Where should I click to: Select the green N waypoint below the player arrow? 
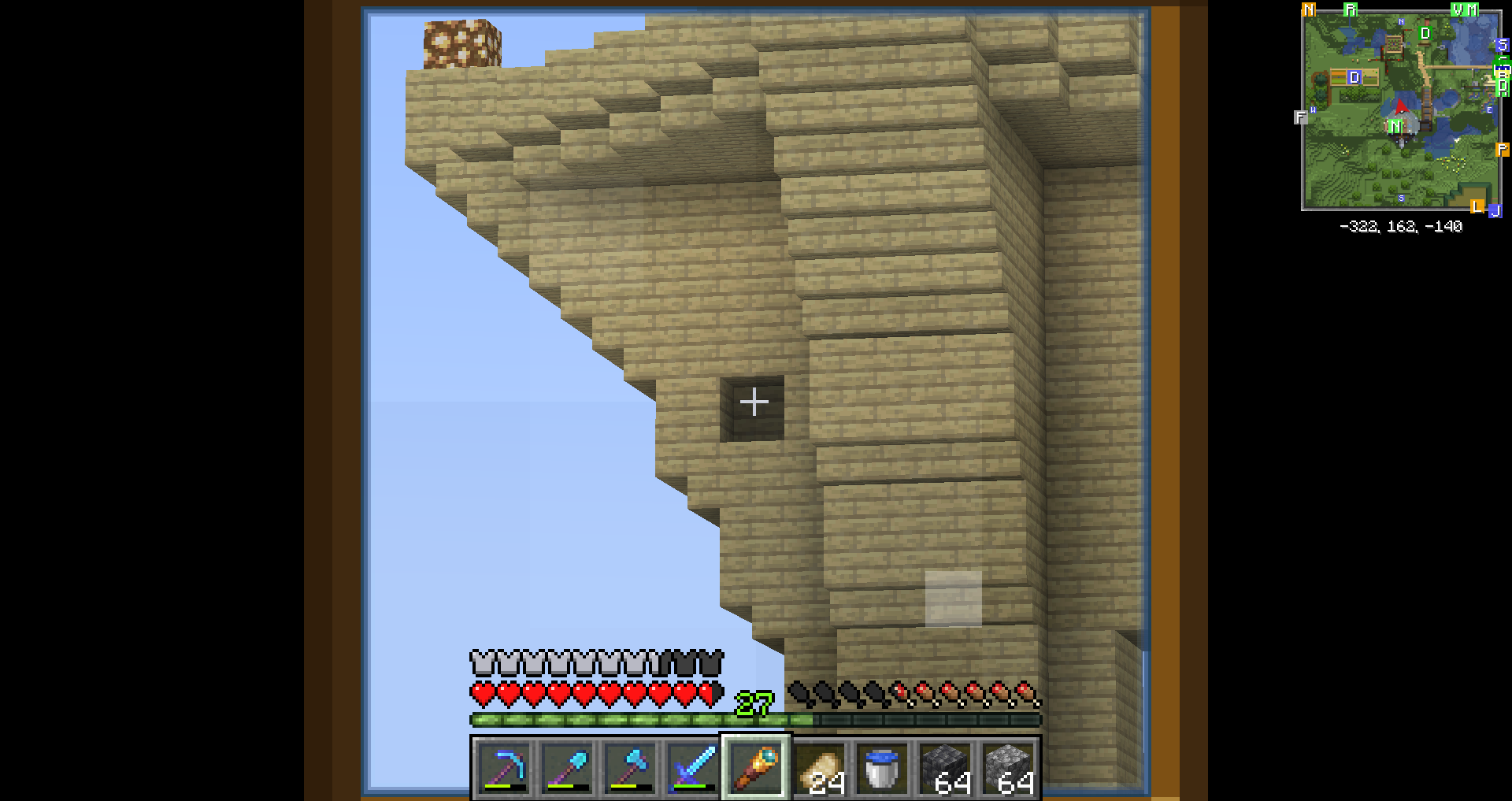pos(1395,126)
